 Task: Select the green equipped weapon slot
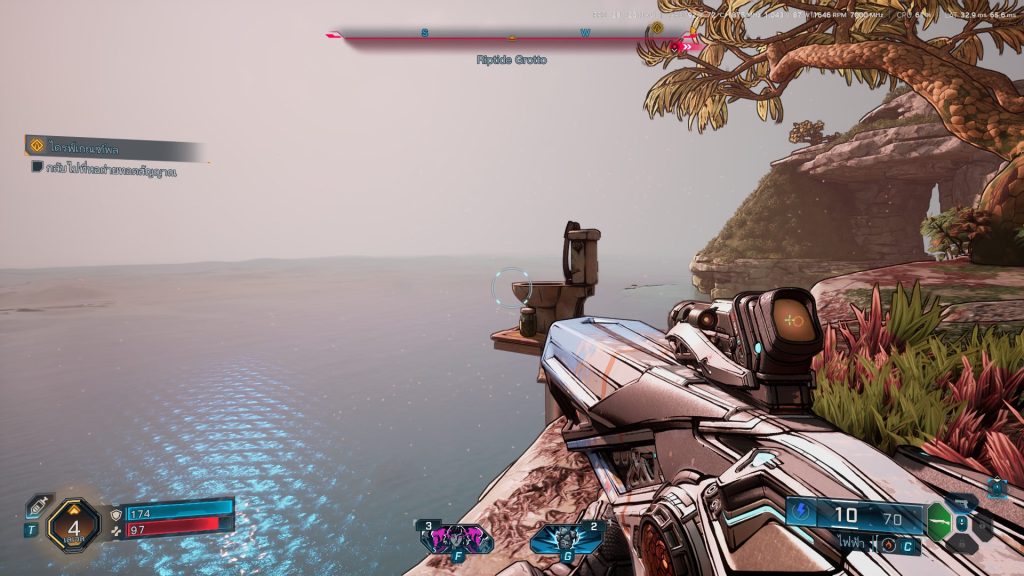[x=938, y=521]
